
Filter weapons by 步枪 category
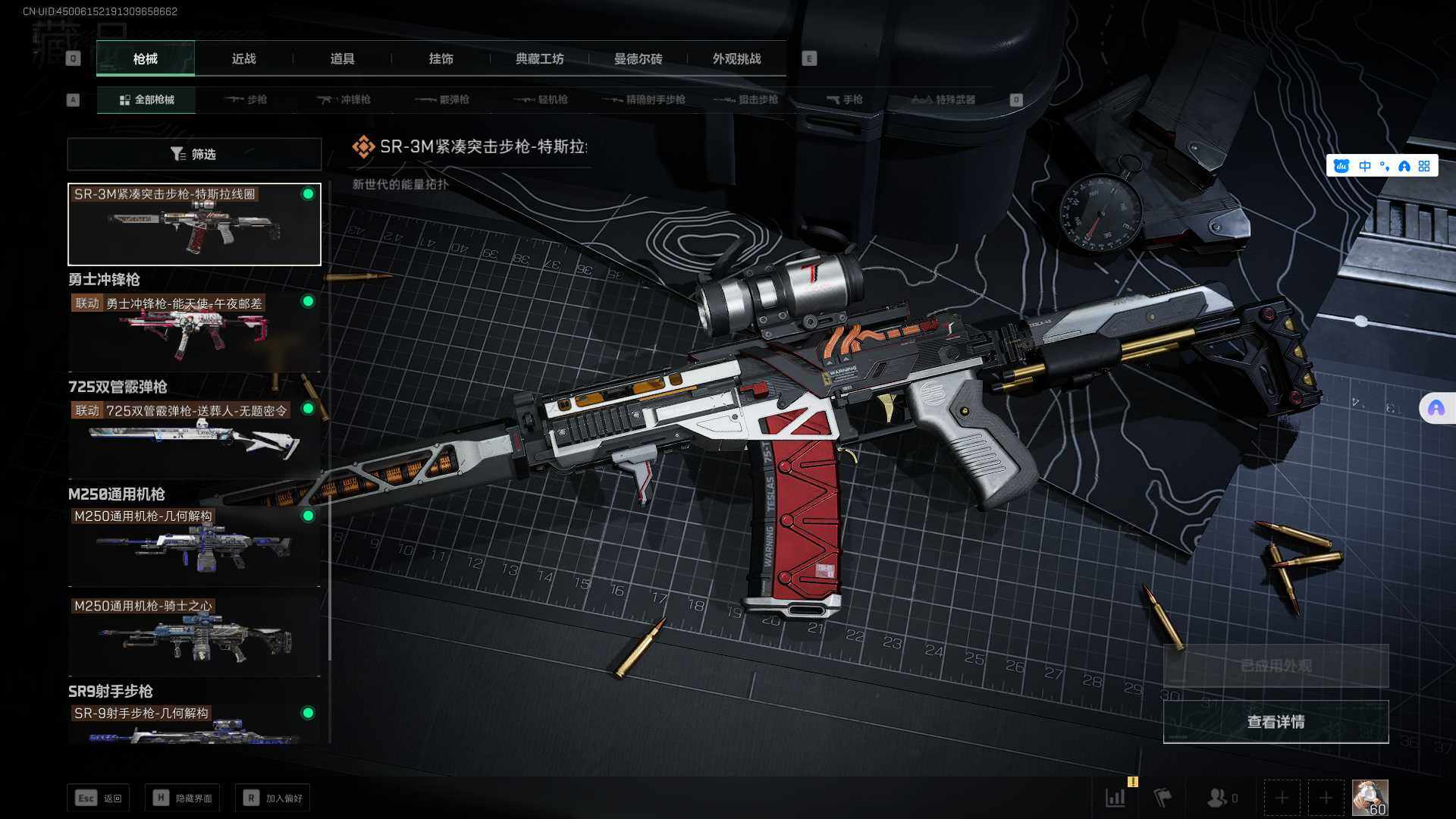246,99
